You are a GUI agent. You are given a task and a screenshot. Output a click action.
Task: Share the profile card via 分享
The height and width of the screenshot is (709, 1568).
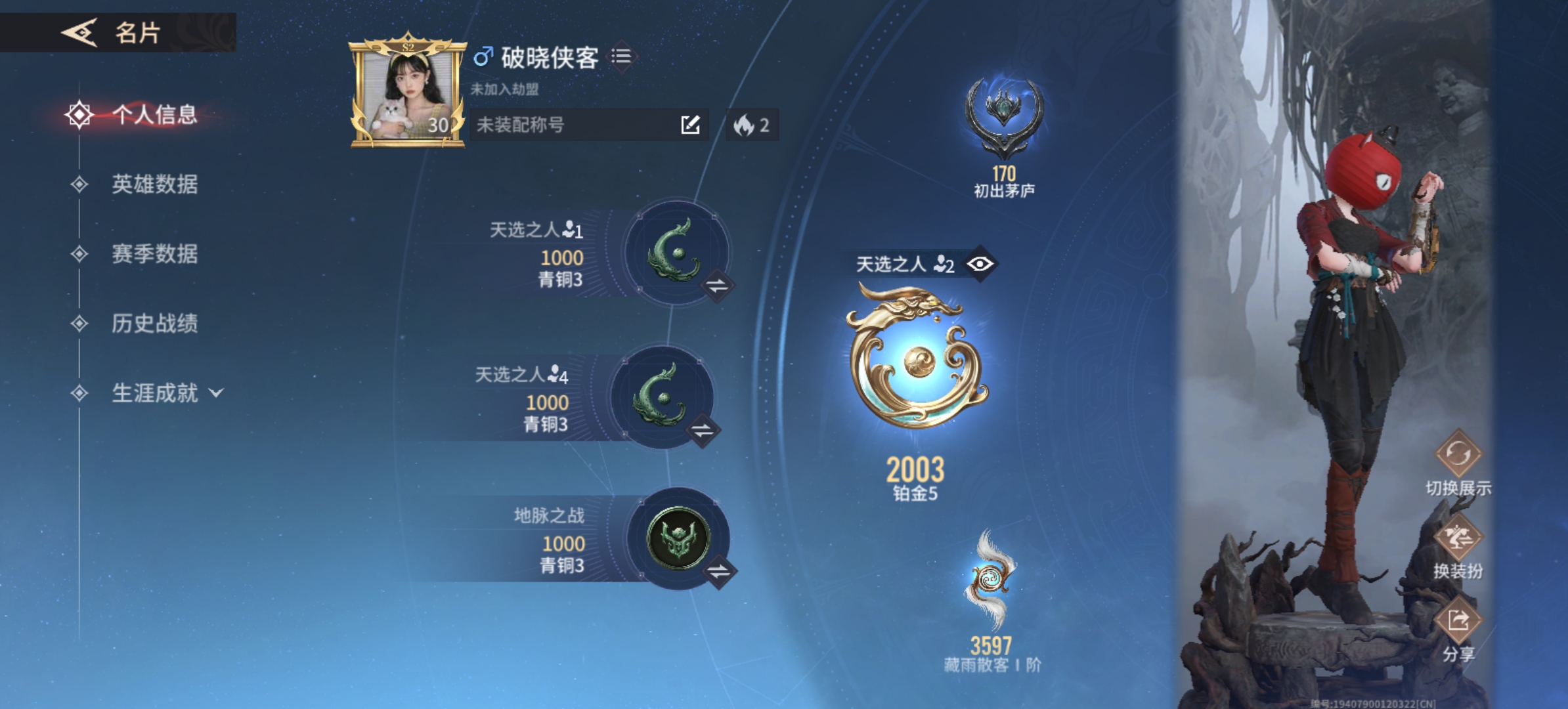click(1458, 620)
